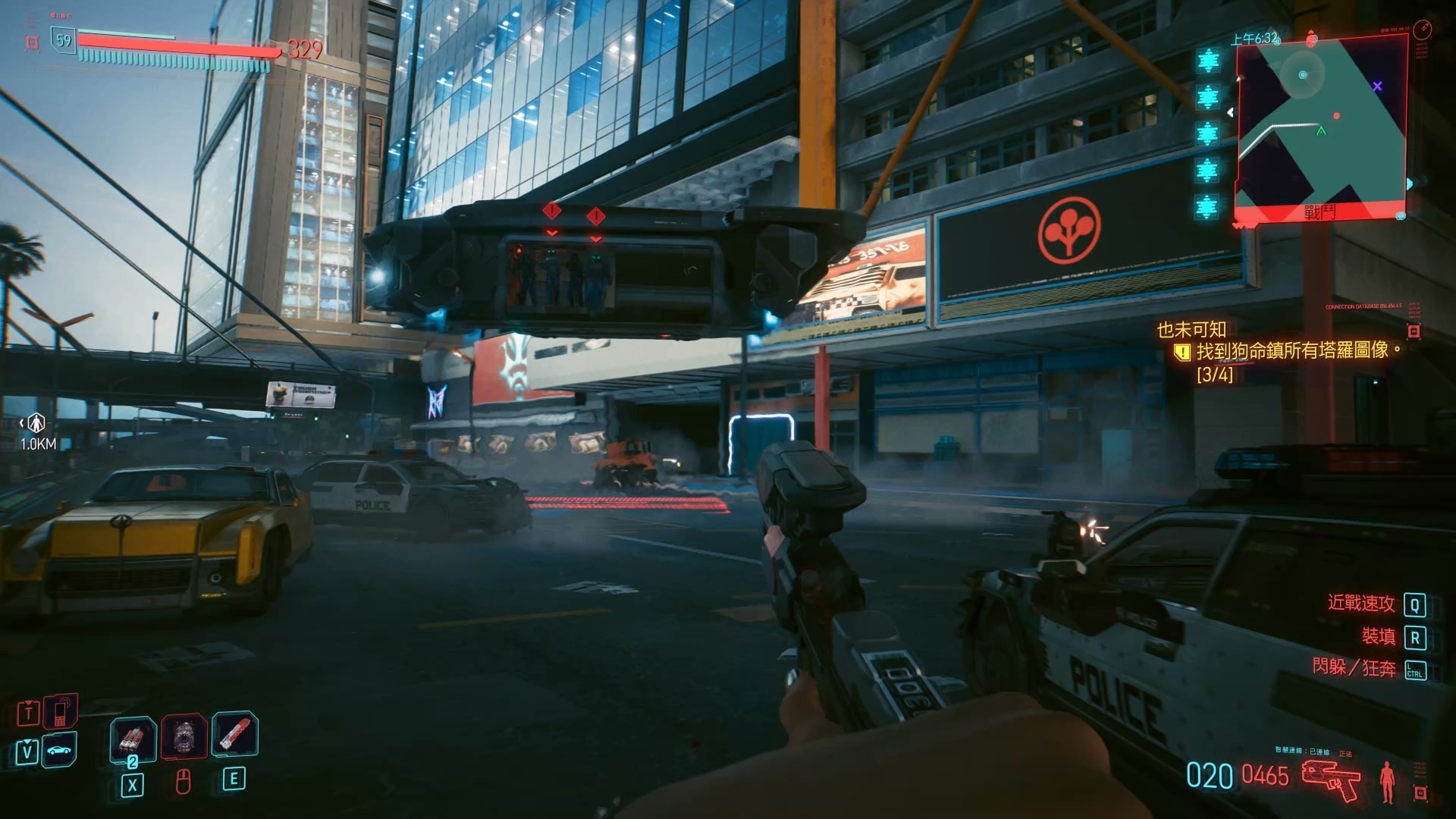
Task: Select the 戰鬥 combat label under minimap
Action: click(1319, 213)
